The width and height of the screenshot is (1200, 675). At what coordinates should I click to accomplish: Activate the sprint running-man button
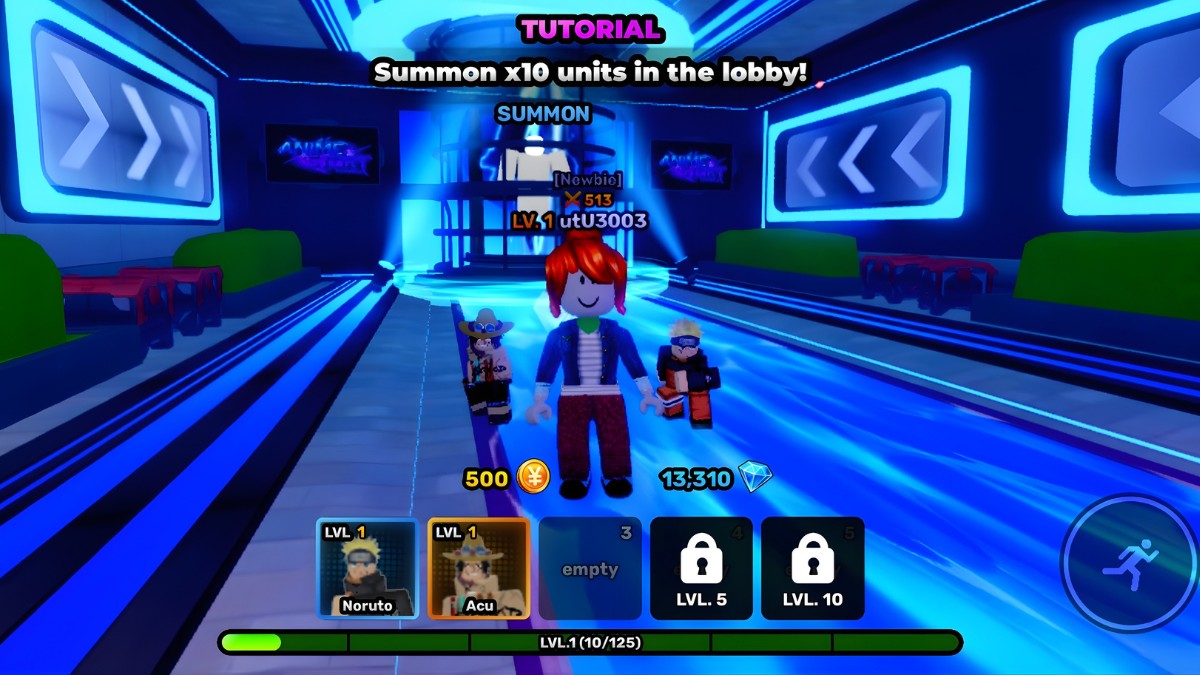click(x=1130, y=564)
